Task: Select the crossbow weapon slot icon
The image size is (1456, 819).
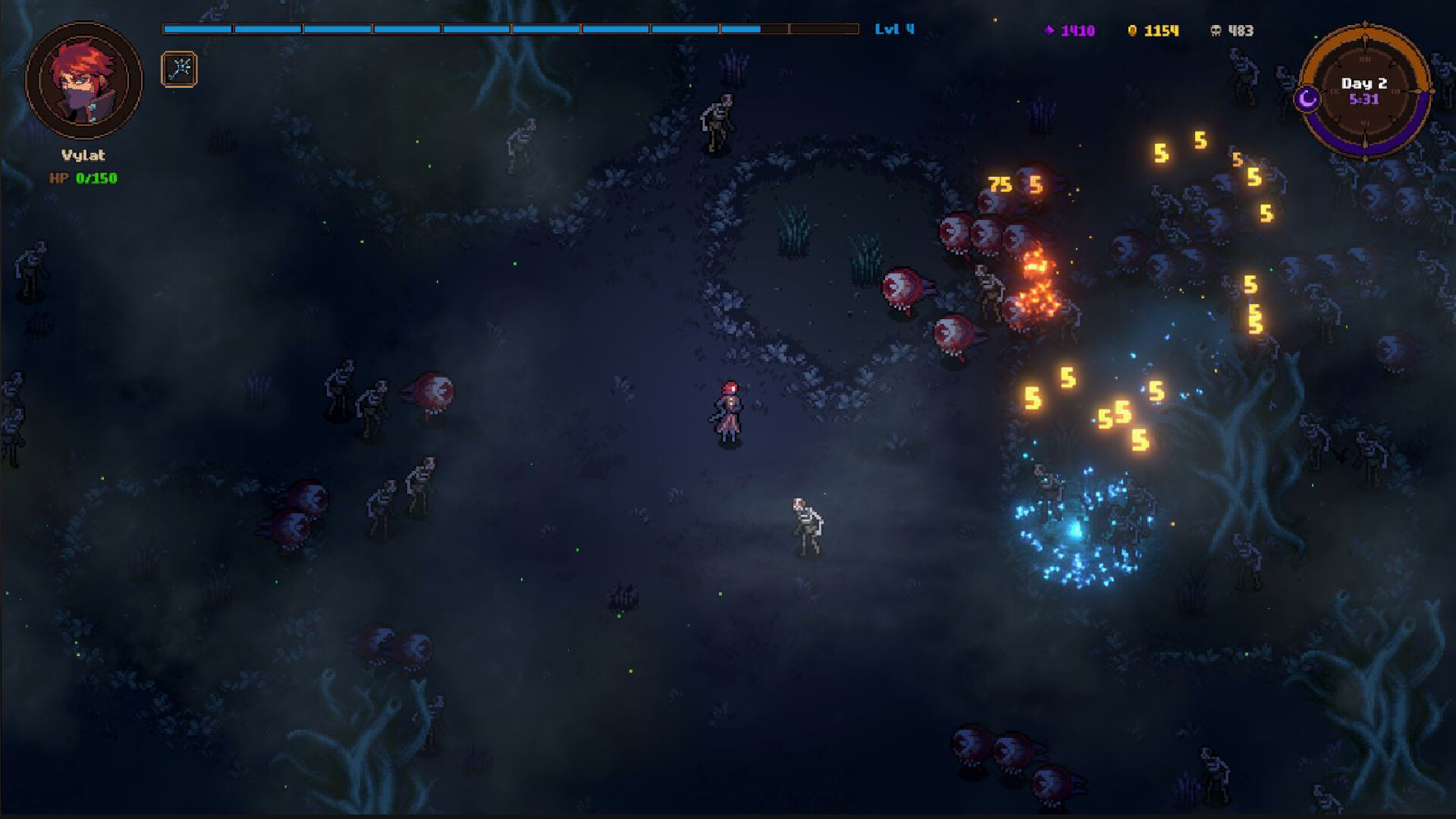Action: tap(178, 69)
